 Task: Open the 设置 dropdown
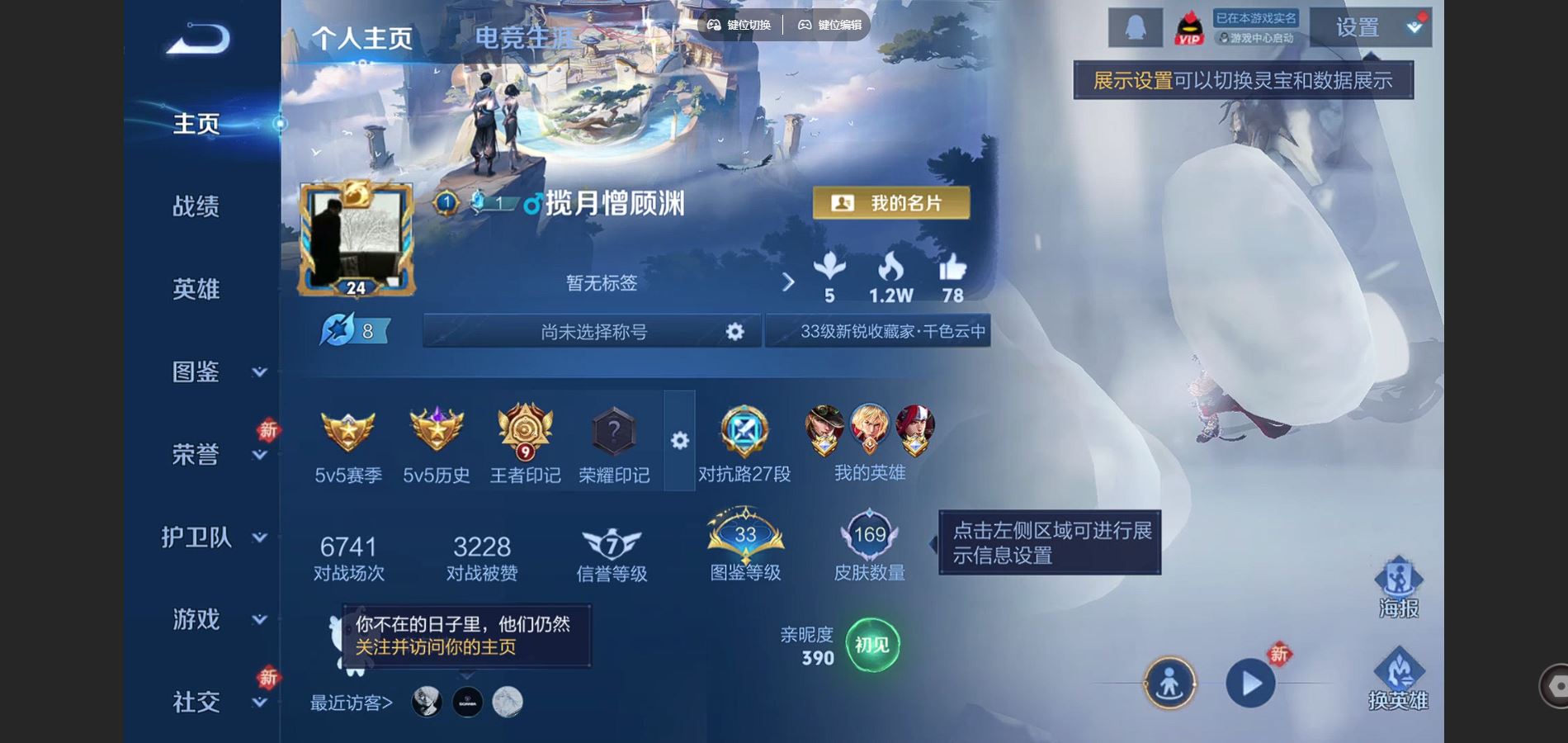[1370, 28]
